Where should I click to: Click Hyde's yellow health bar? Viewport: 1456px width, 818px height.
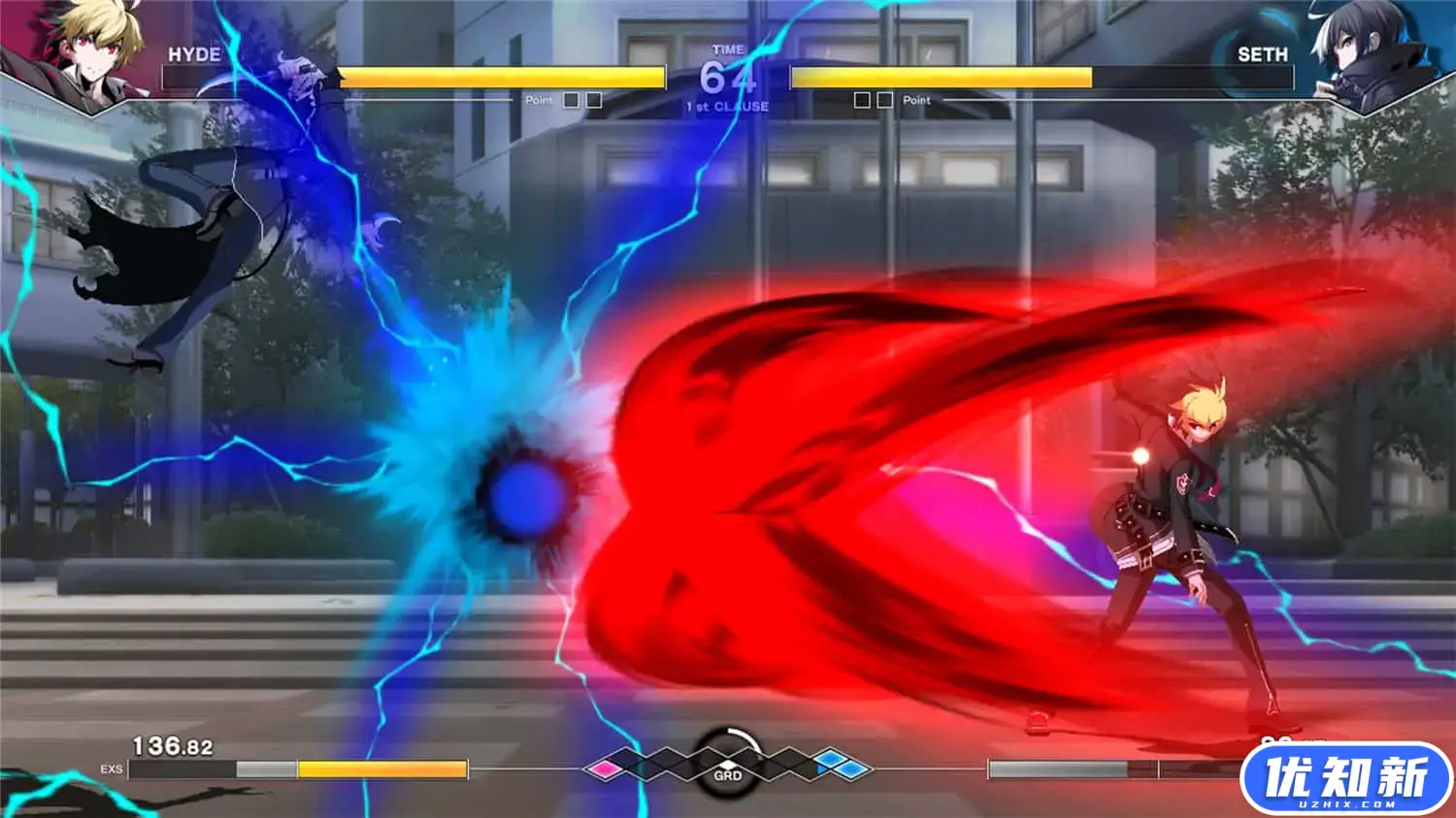point(500,77)
